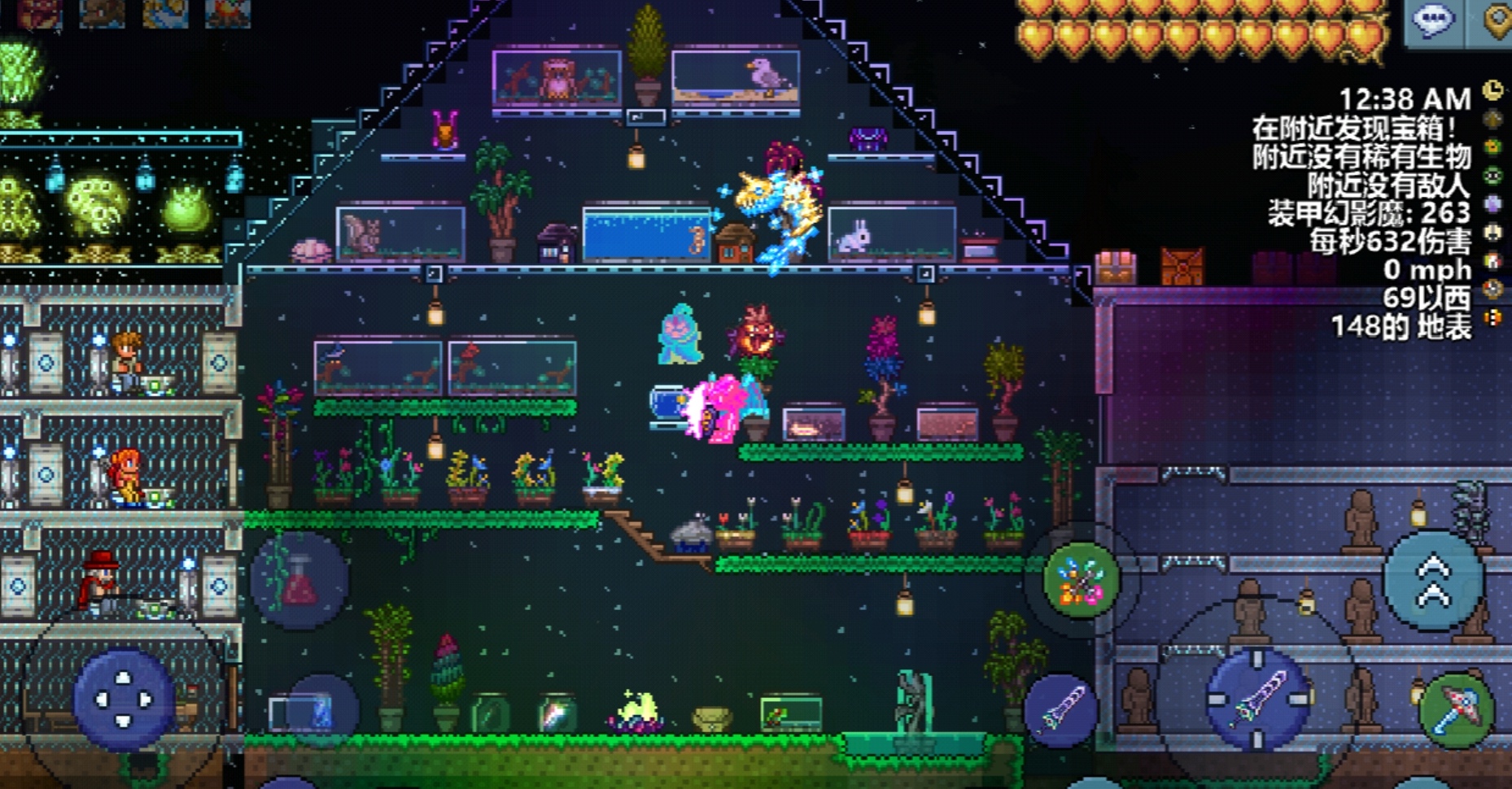Image resolution: width=1512 pixels, height=789 pixels.
Task: Toggle the clock info display icon
Action: (1493, 90)
